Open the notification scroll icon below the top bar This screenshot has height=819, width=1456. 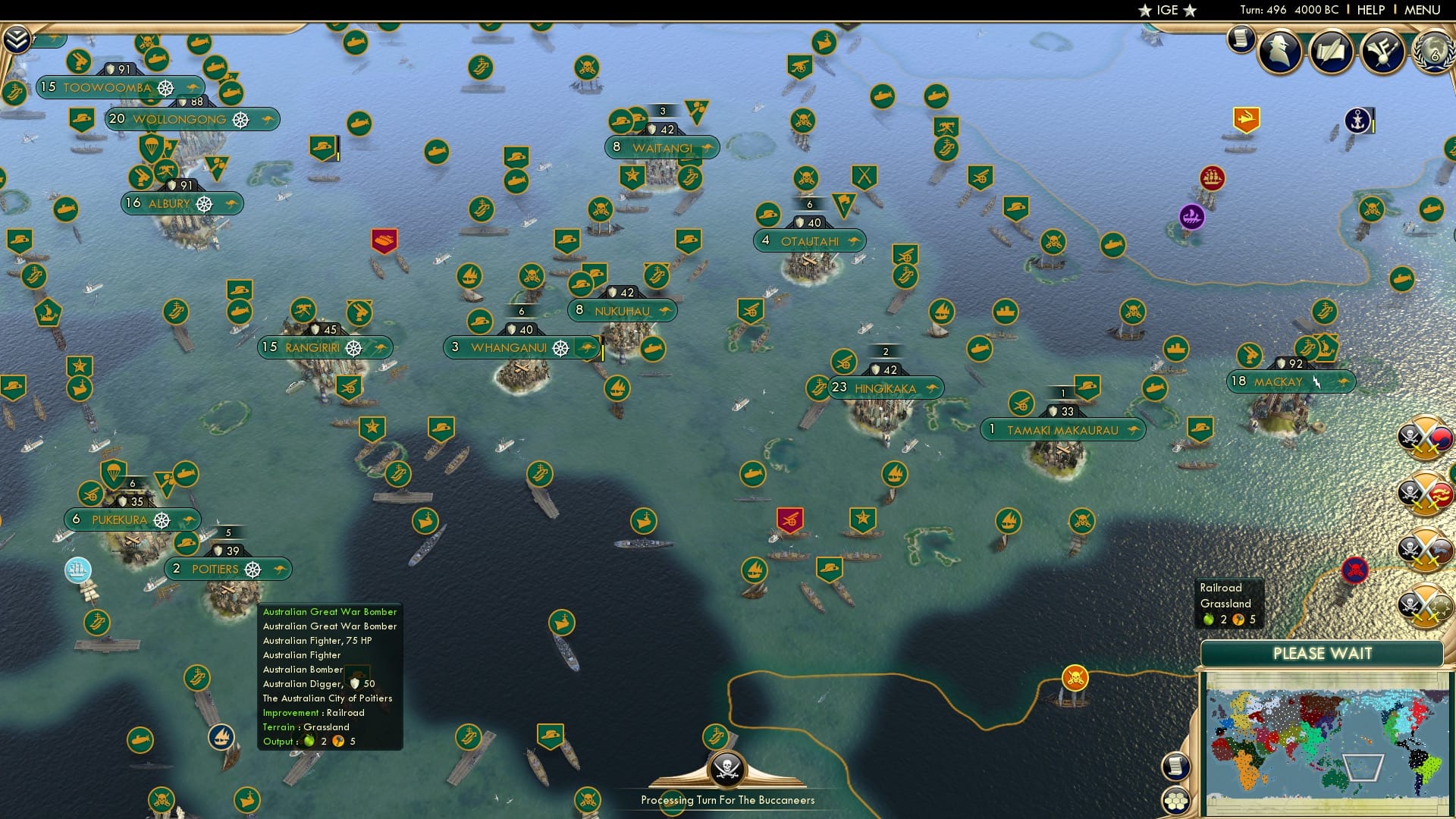1241,36
